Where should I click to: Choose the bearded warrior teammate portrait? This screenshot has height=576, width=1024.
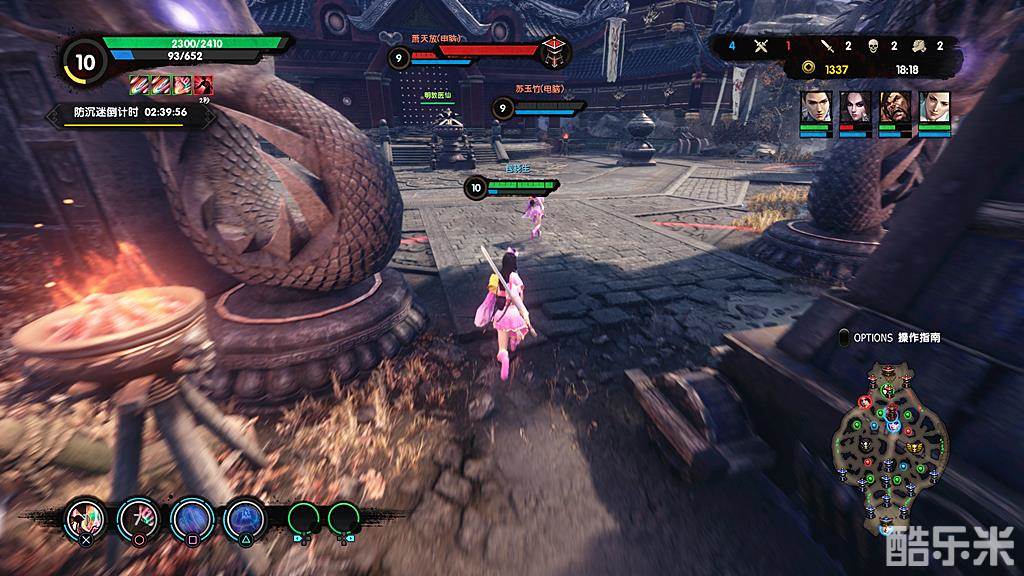(895, 106)
